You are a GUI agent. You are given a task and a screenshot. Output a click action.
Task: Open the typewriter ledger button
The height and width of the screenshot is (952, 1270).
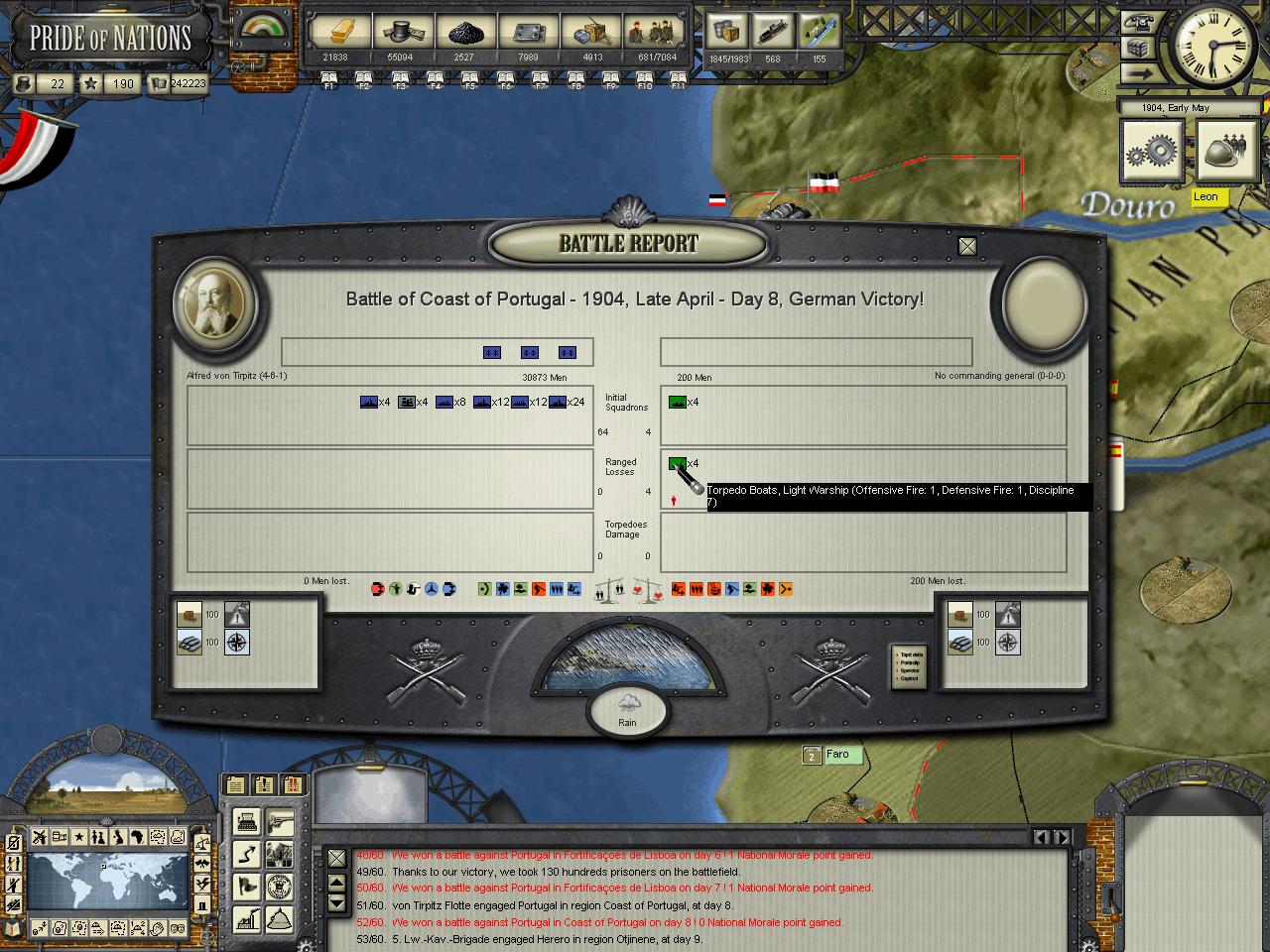(246, 821)
